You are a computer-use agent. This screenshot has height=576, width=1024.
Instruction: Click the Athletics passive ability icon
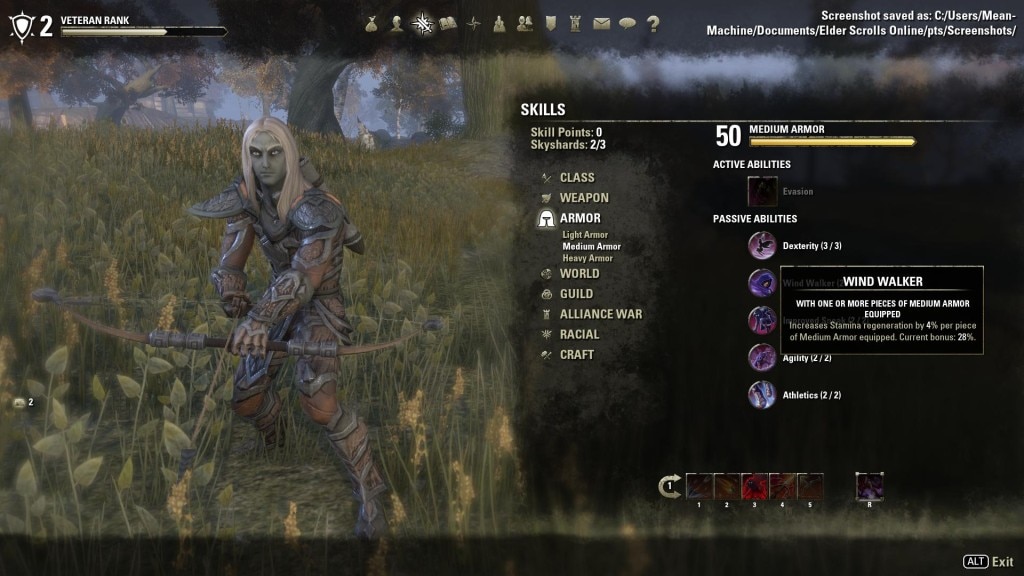point(762,395)
